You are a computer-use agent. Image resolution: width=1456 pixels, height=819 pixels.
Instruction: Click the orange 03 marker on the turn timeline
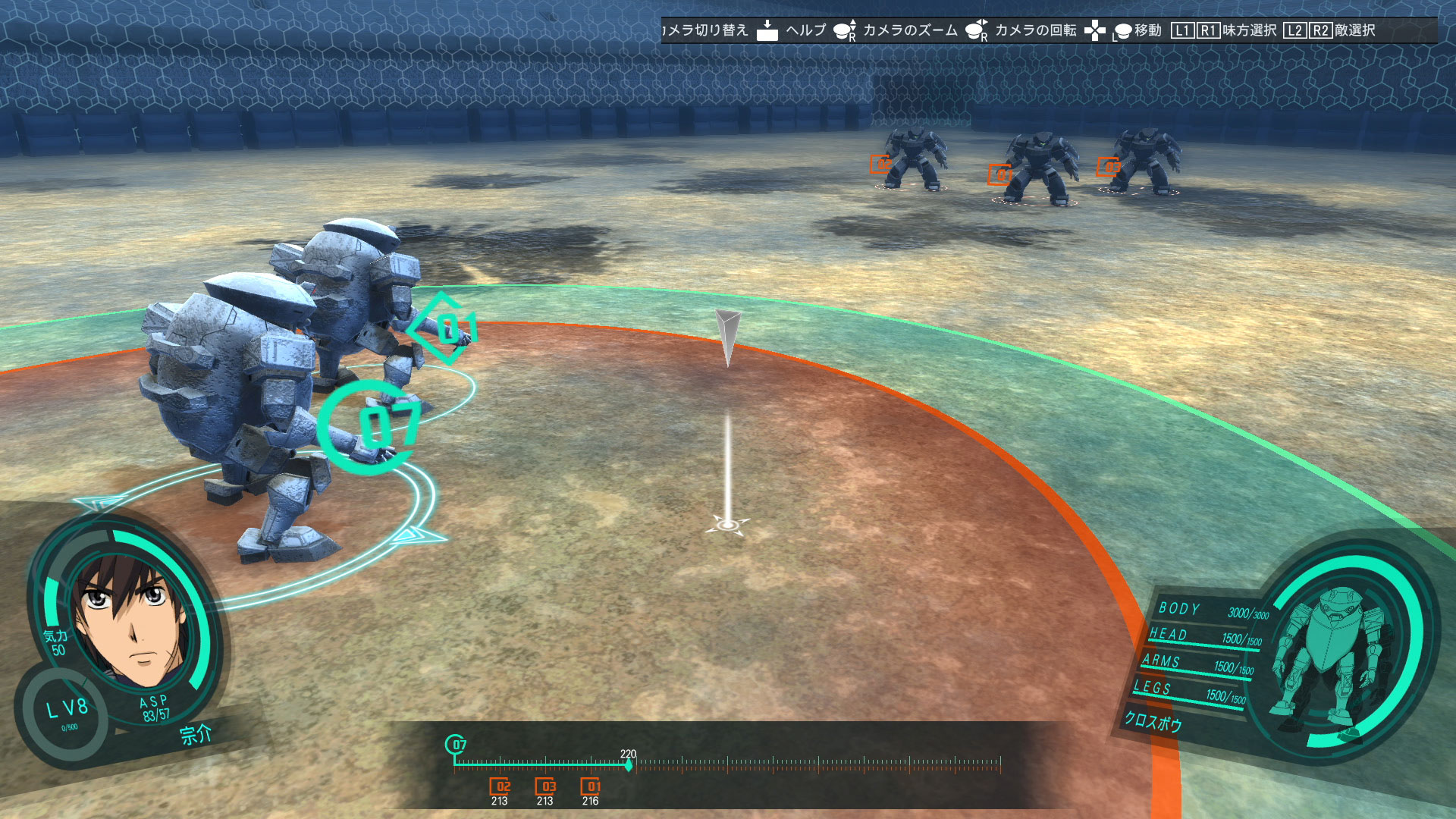point(545,786)
